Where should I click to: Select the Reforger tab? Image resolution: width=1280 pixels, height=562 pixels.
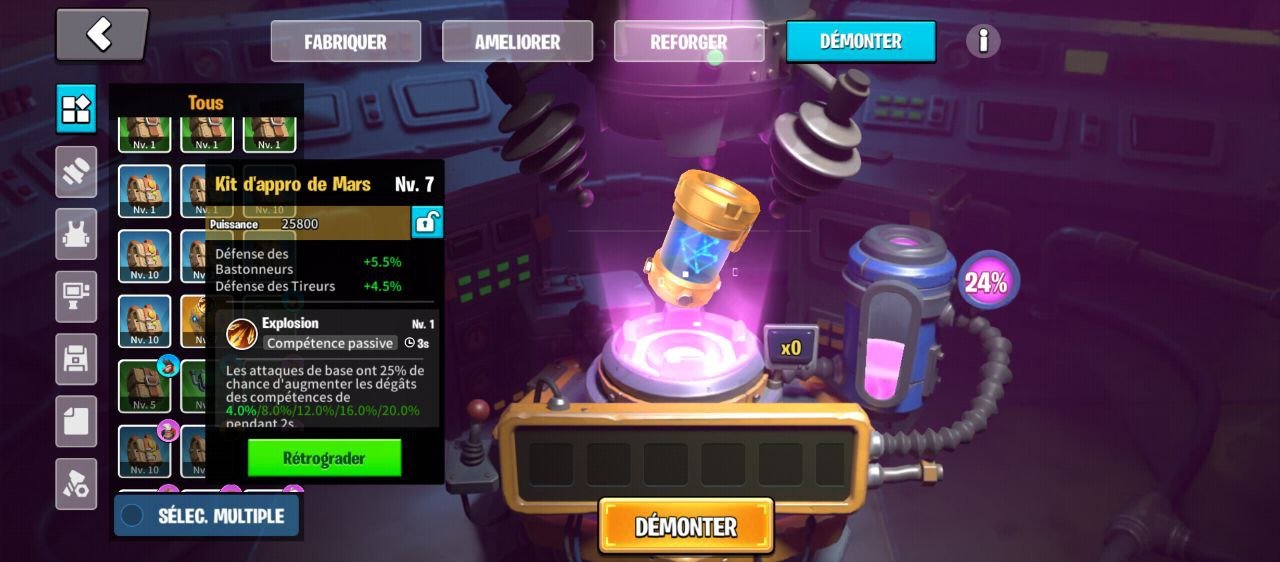[688, 42]
